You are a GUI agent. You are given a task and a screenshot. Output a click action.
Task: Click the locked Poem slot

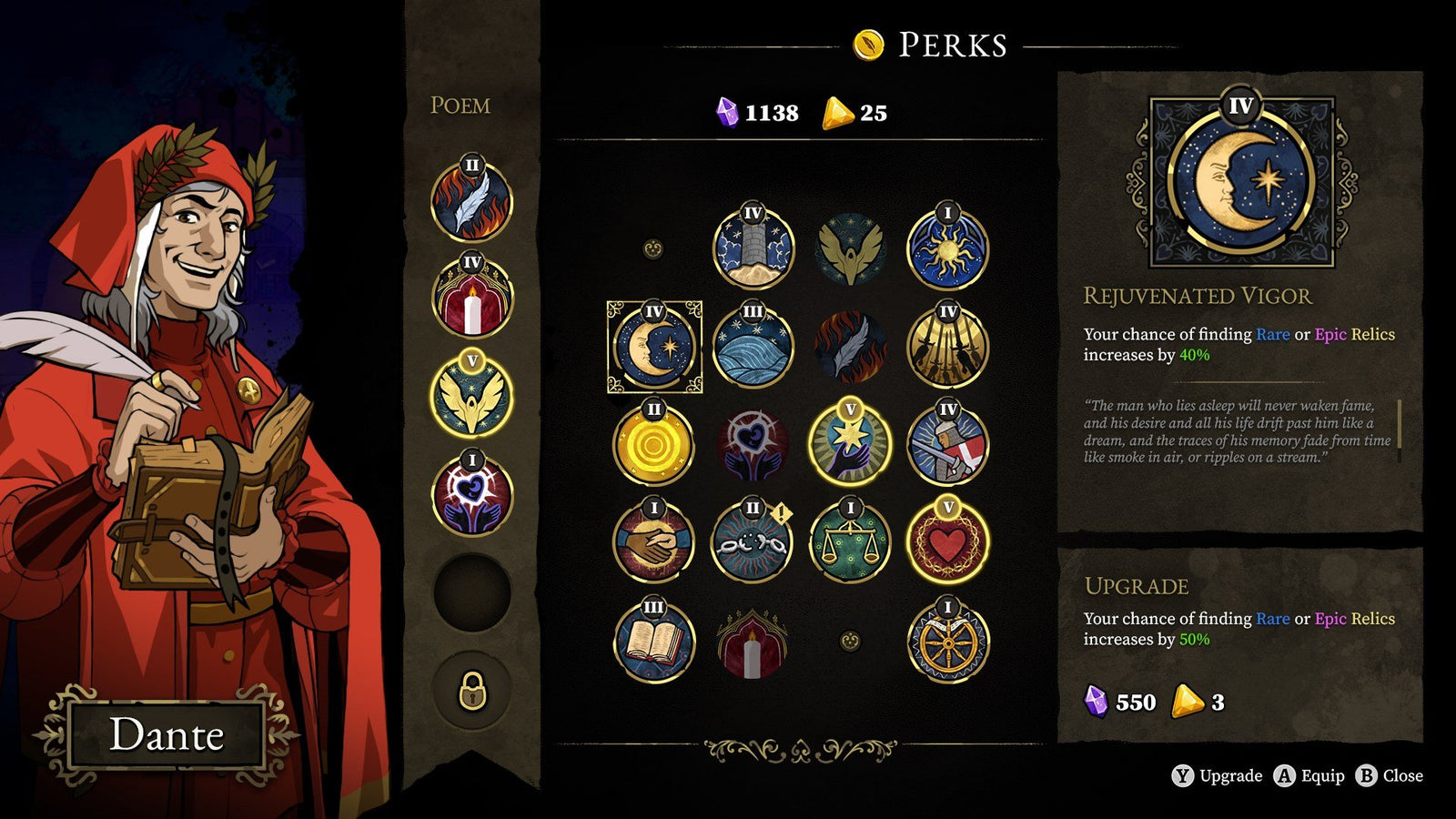pyautogui.click(x=470, y=694)
